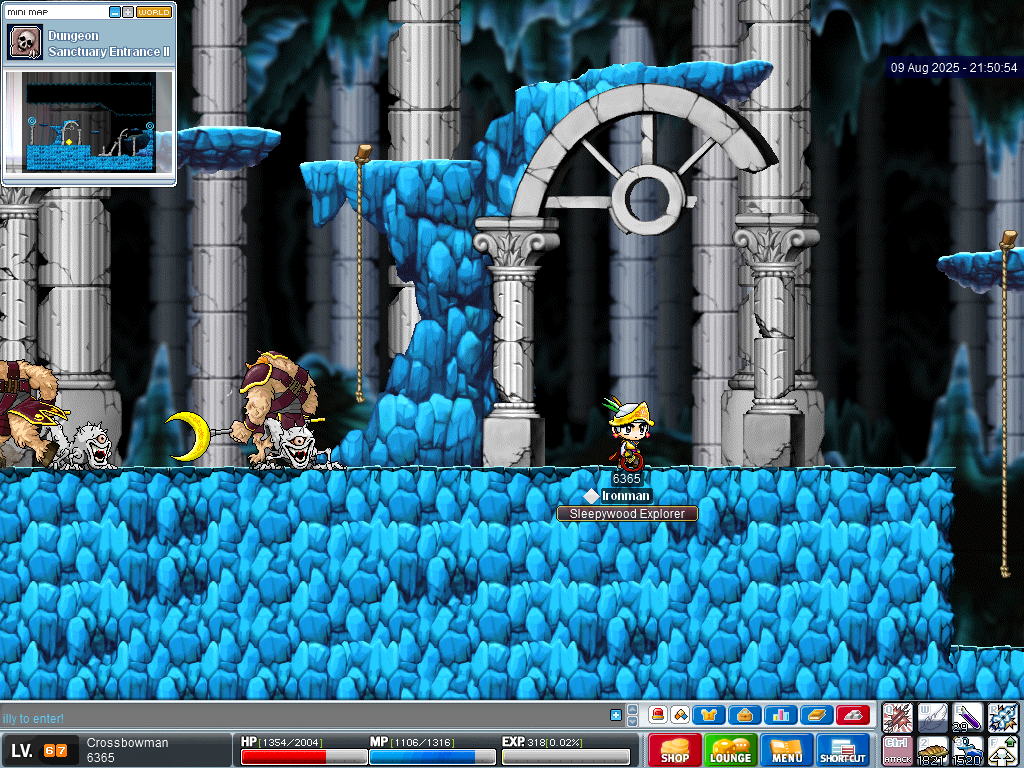Image resolution: width=1024 pixels, height=768 pixels.
Task: Open the Menu button
Action: click(x=787, y=751)
